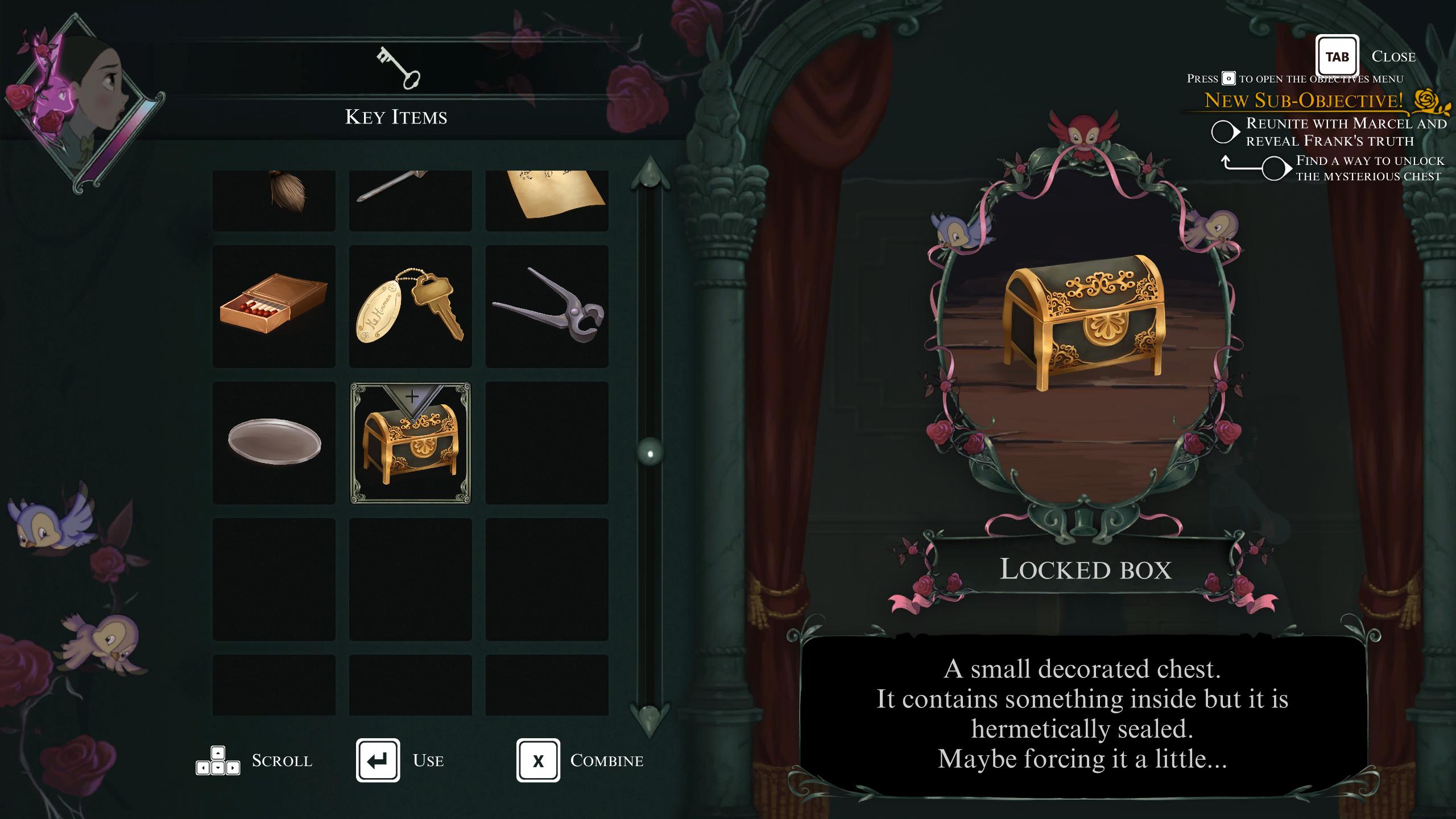Open the Key Items category tab
1456x819 pixels.
tap(396, 85)
